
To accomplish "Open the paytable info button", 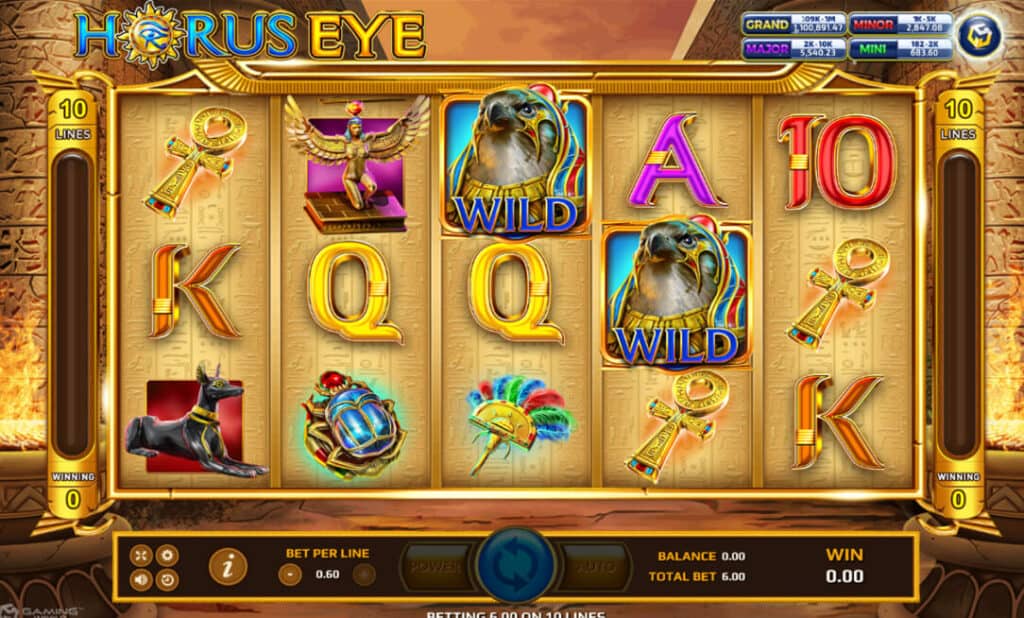I will [x=228, y=567].
